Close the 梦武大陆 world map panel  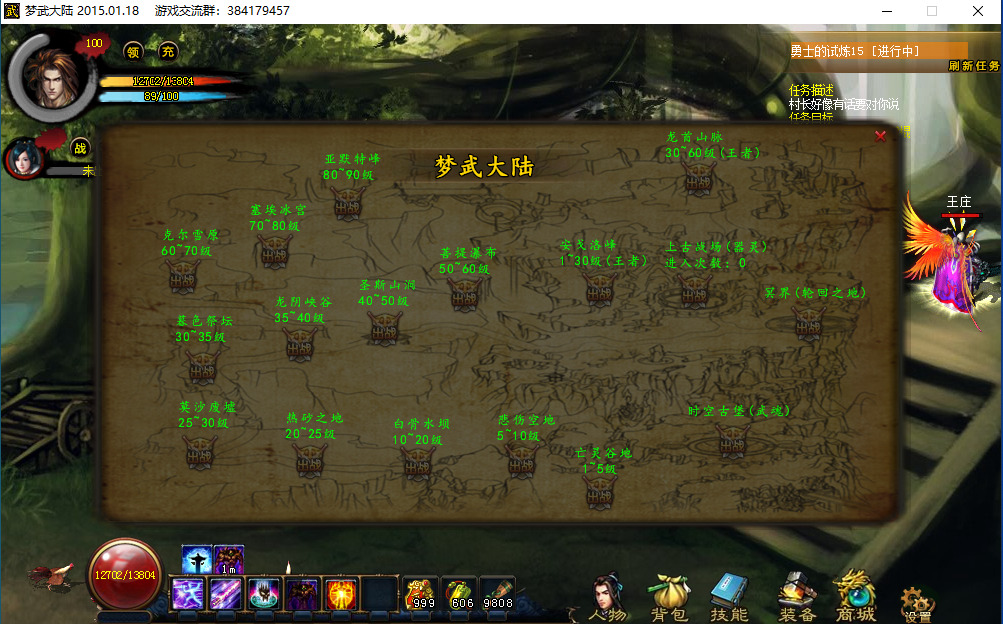tap(880, 136)
